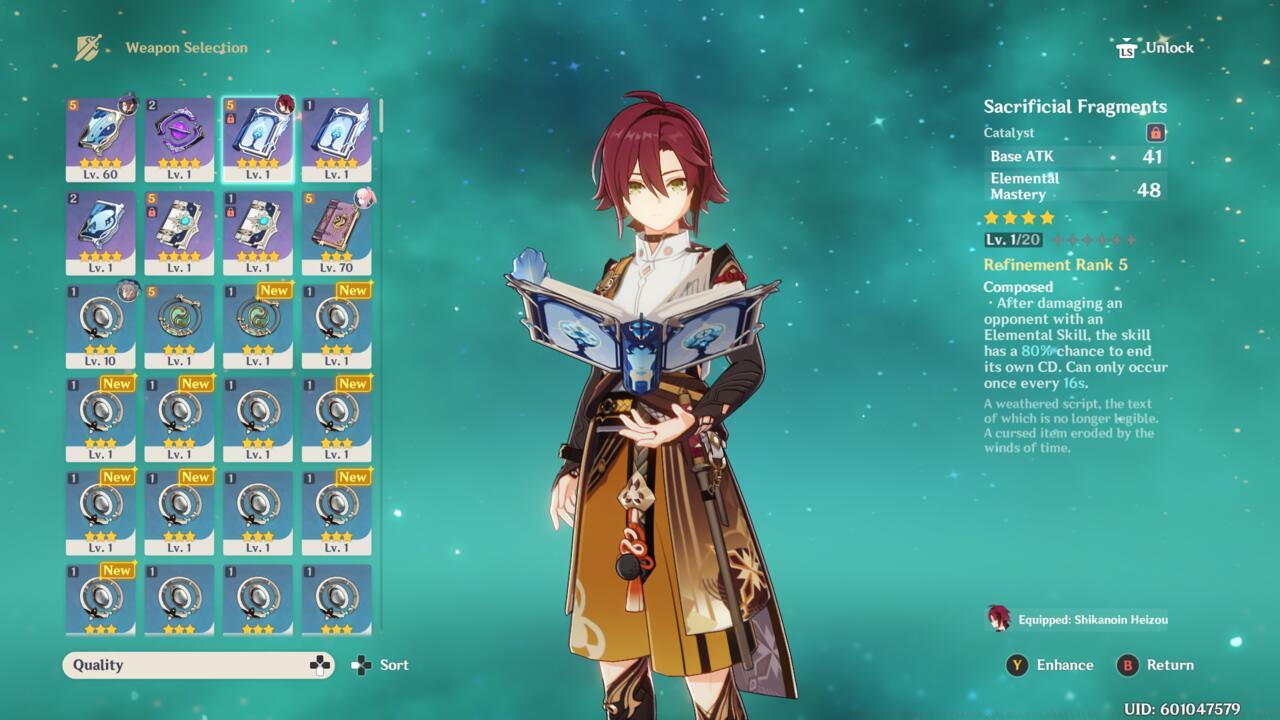Screen dimensions: 1280x720
Task: Unlock the weapon via the Unlock button
Action: tap(1156, 48)
